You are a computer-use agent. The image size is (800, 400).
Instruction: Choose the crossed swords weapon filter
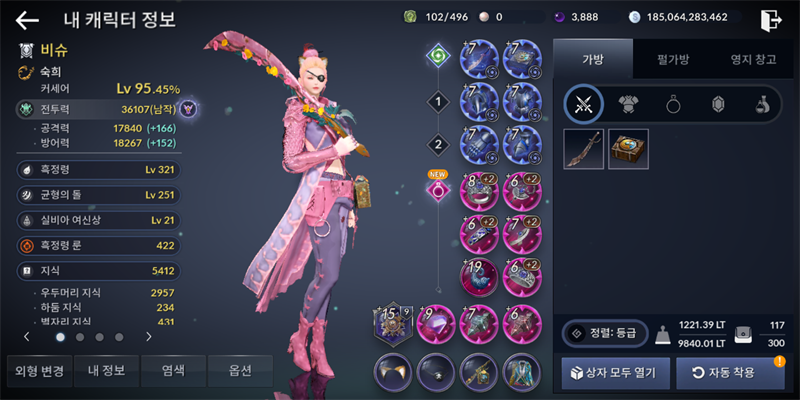pos(583,104)
